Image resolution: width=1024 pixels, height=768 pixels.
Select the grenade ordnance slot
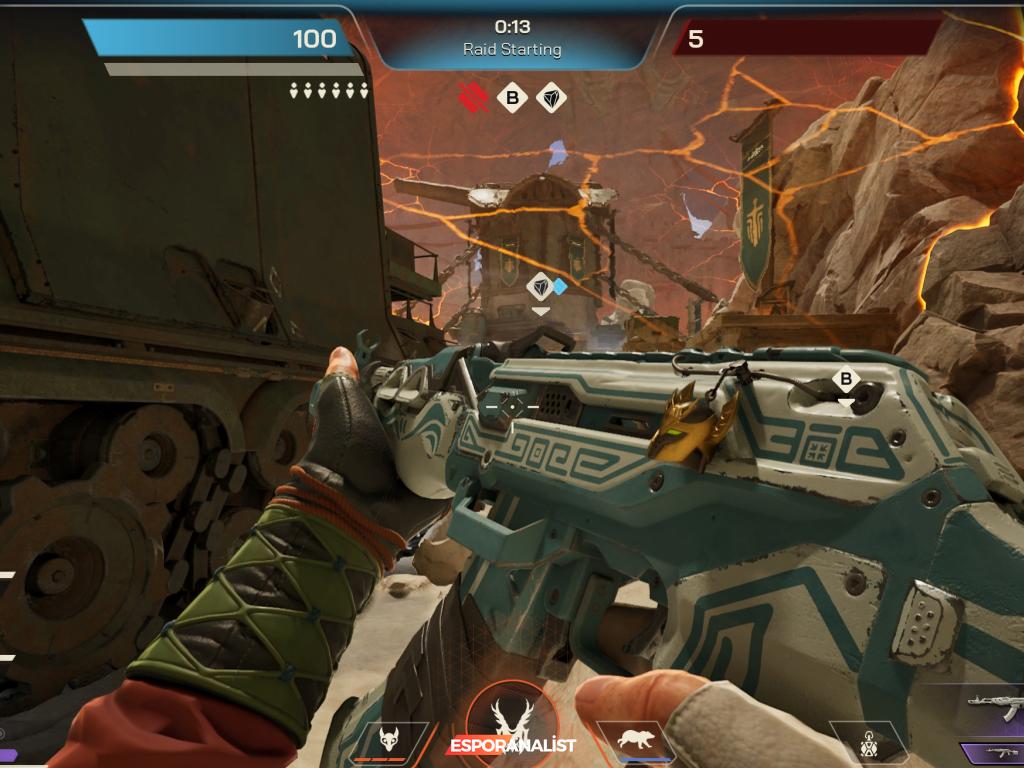coord(868,743)
